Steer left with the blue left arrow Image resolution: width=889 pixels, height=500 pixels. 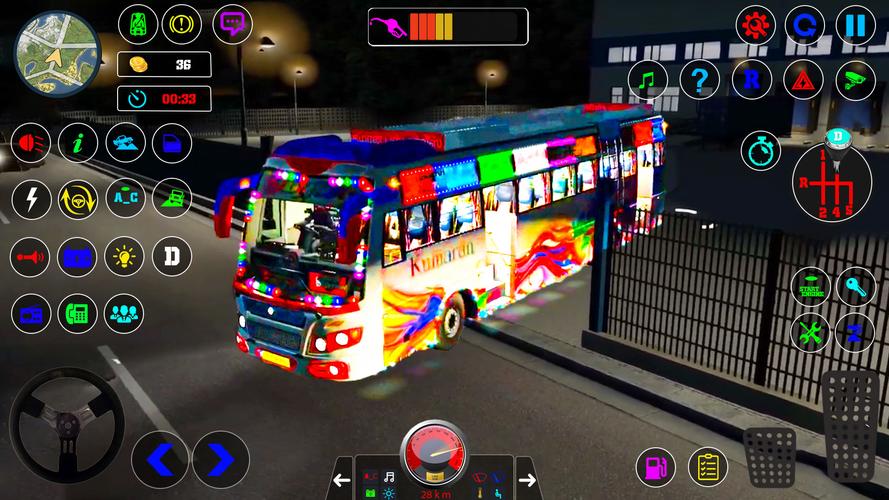160,459
